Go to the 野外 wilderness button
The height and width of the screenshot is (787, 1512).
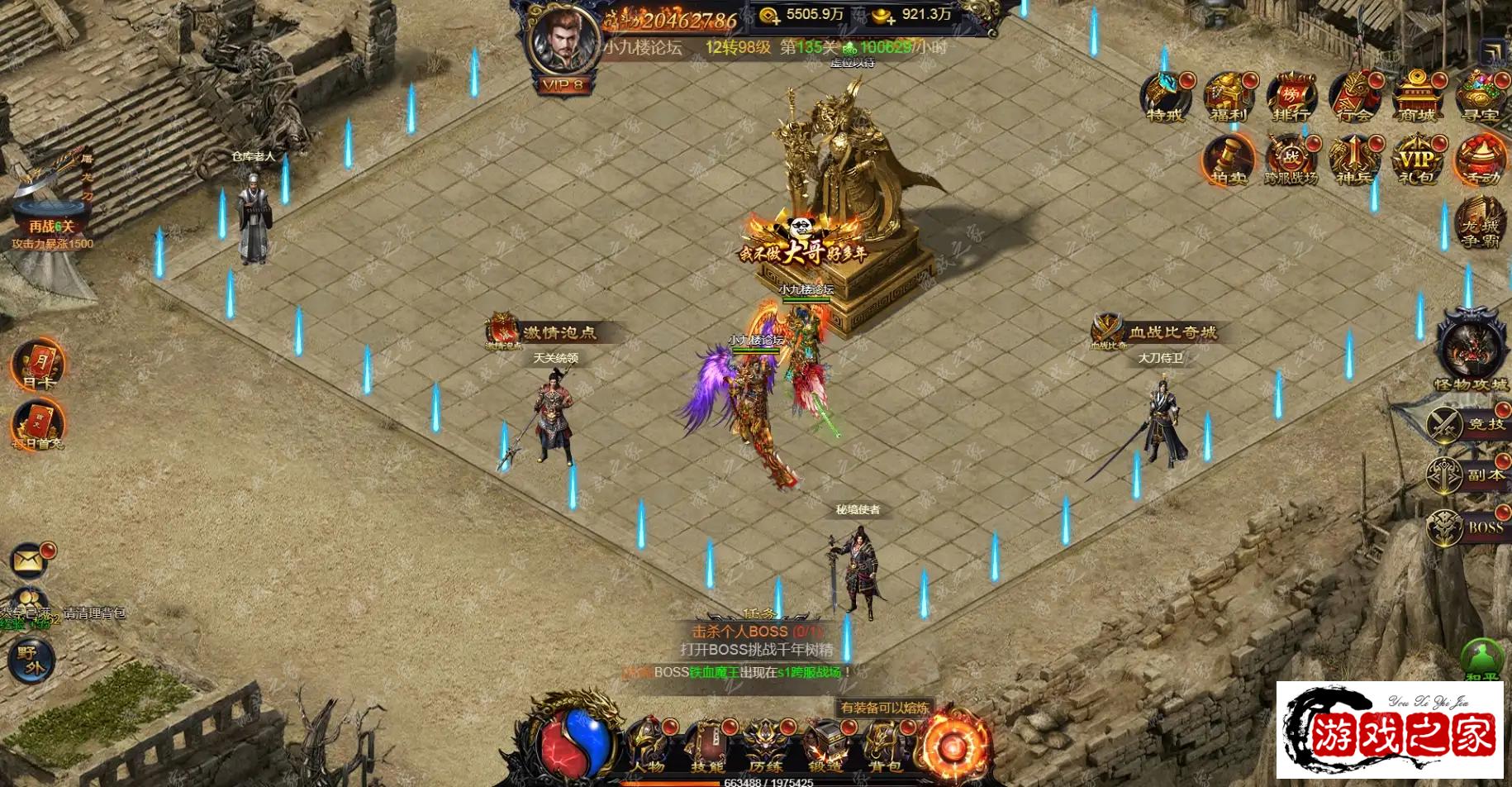click(x=31, y=661)
